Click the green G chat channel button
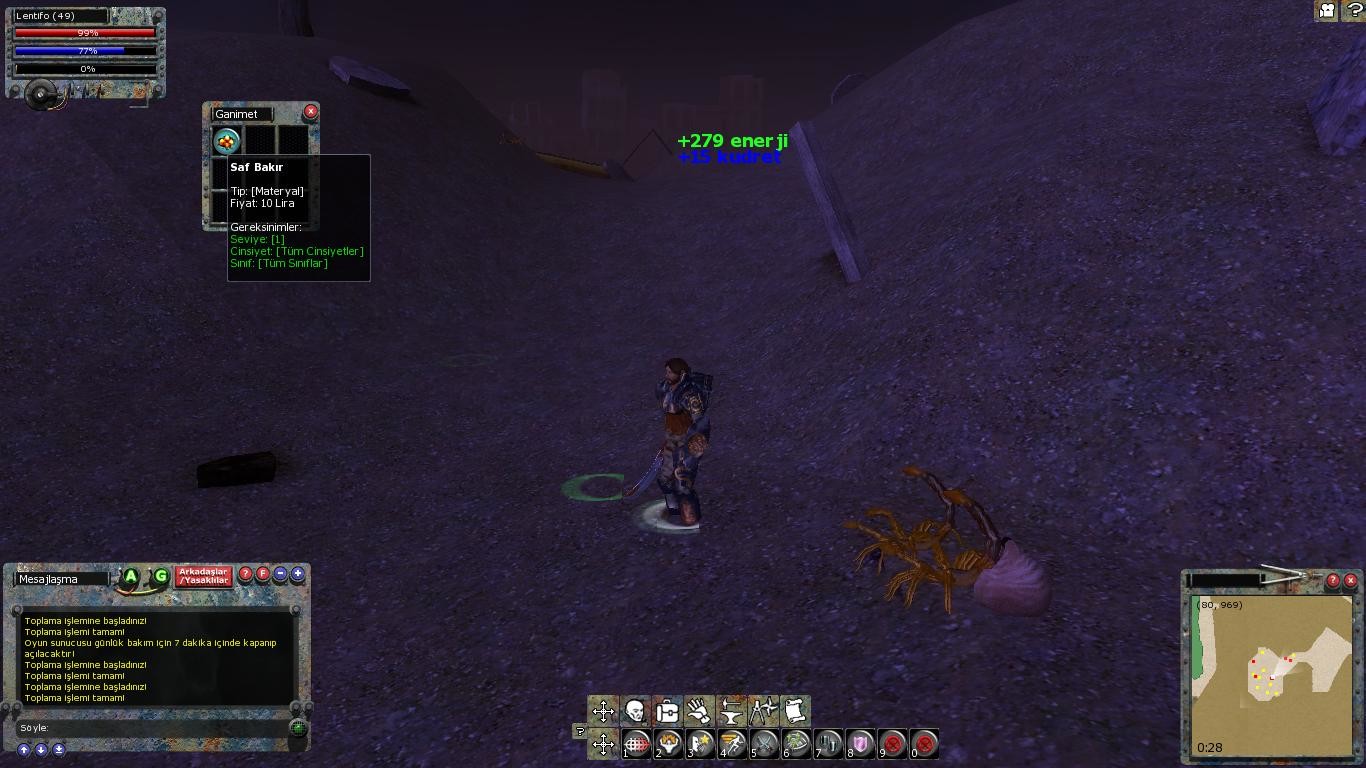 [x=160, y=577]
